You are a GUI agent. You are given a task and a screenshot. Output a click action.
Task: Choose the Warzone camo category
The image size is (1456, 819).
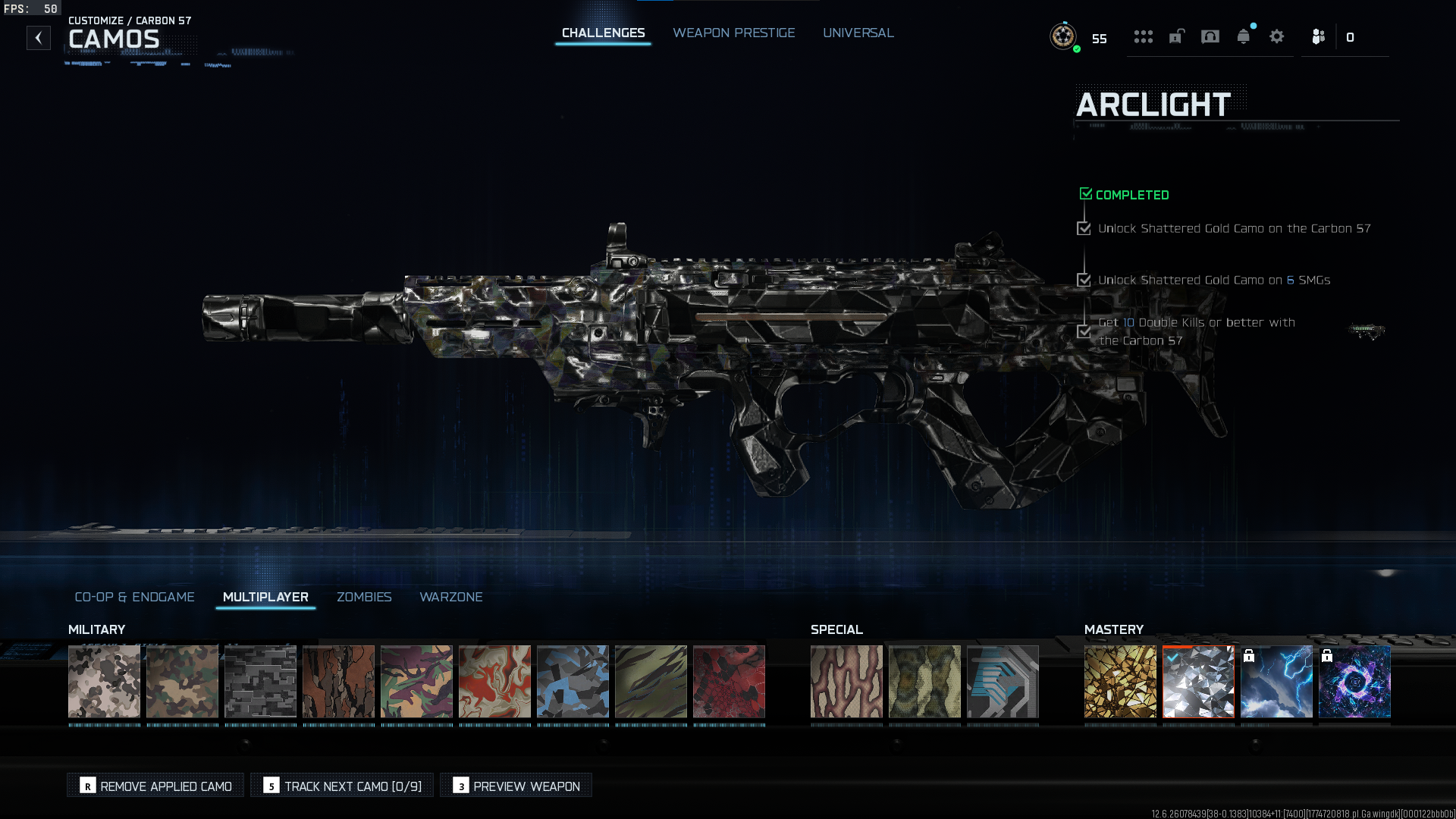click(450, 598)
